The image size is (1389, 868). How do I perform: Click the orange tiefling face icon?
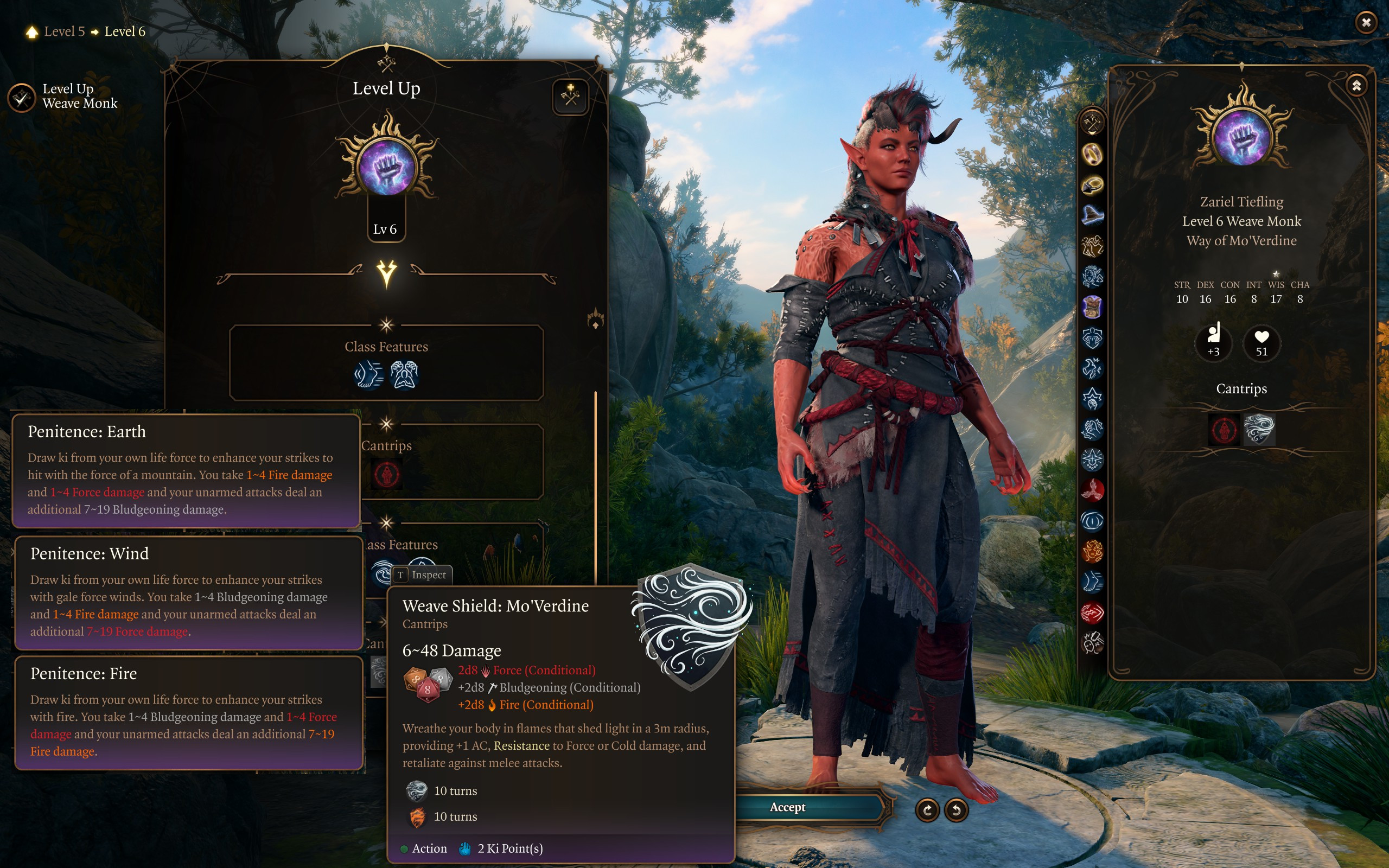(1092, 552)
